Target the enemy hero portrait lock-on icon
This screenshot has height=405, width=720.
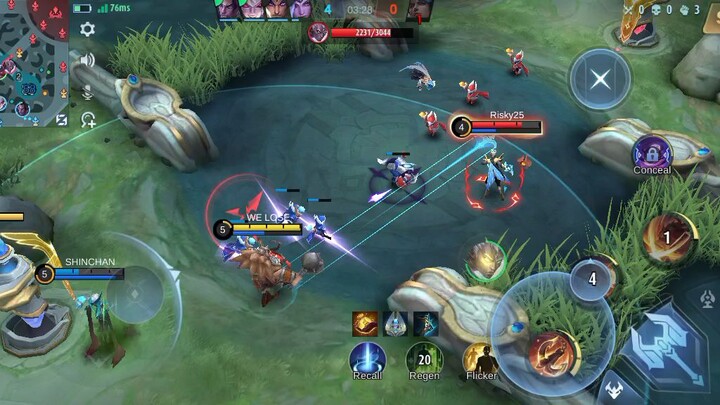point(486,260)
